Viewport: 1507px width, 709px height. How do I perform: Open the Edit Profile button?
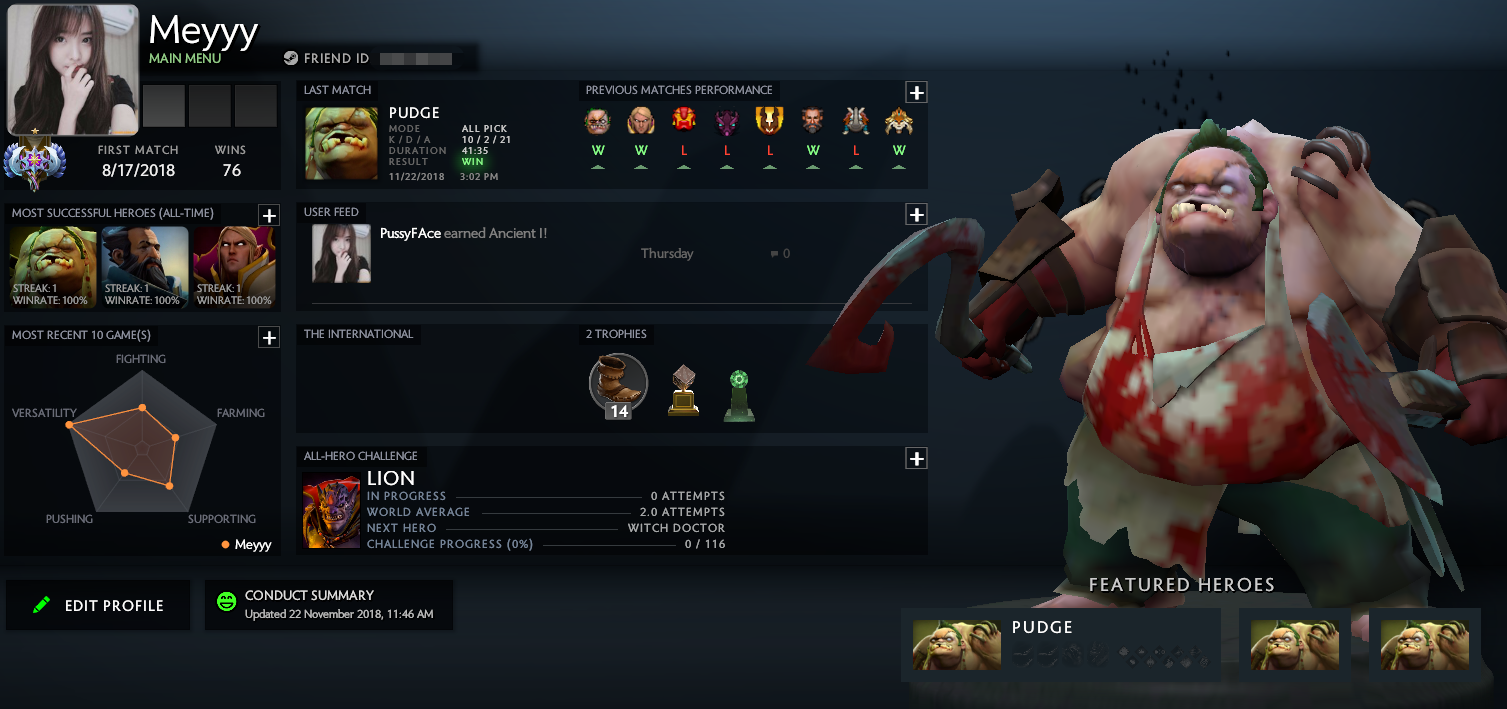[x=98, y=605]
